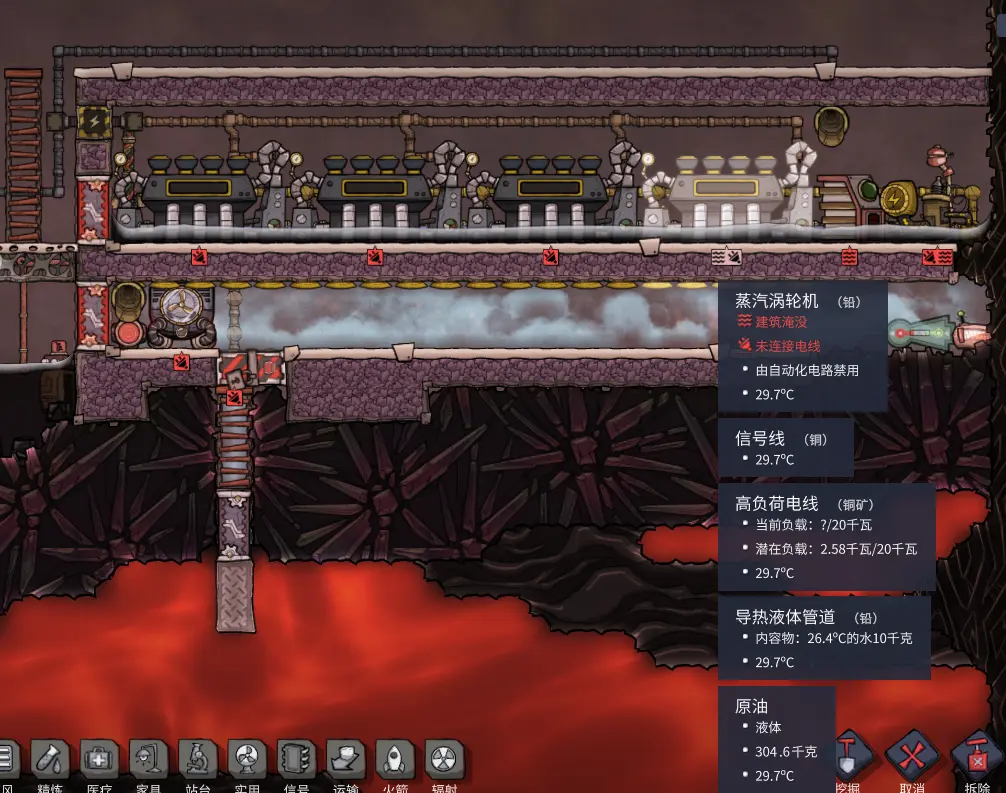
Task: Select the 运输 (Shipping) build category
Action: point(346,761)
